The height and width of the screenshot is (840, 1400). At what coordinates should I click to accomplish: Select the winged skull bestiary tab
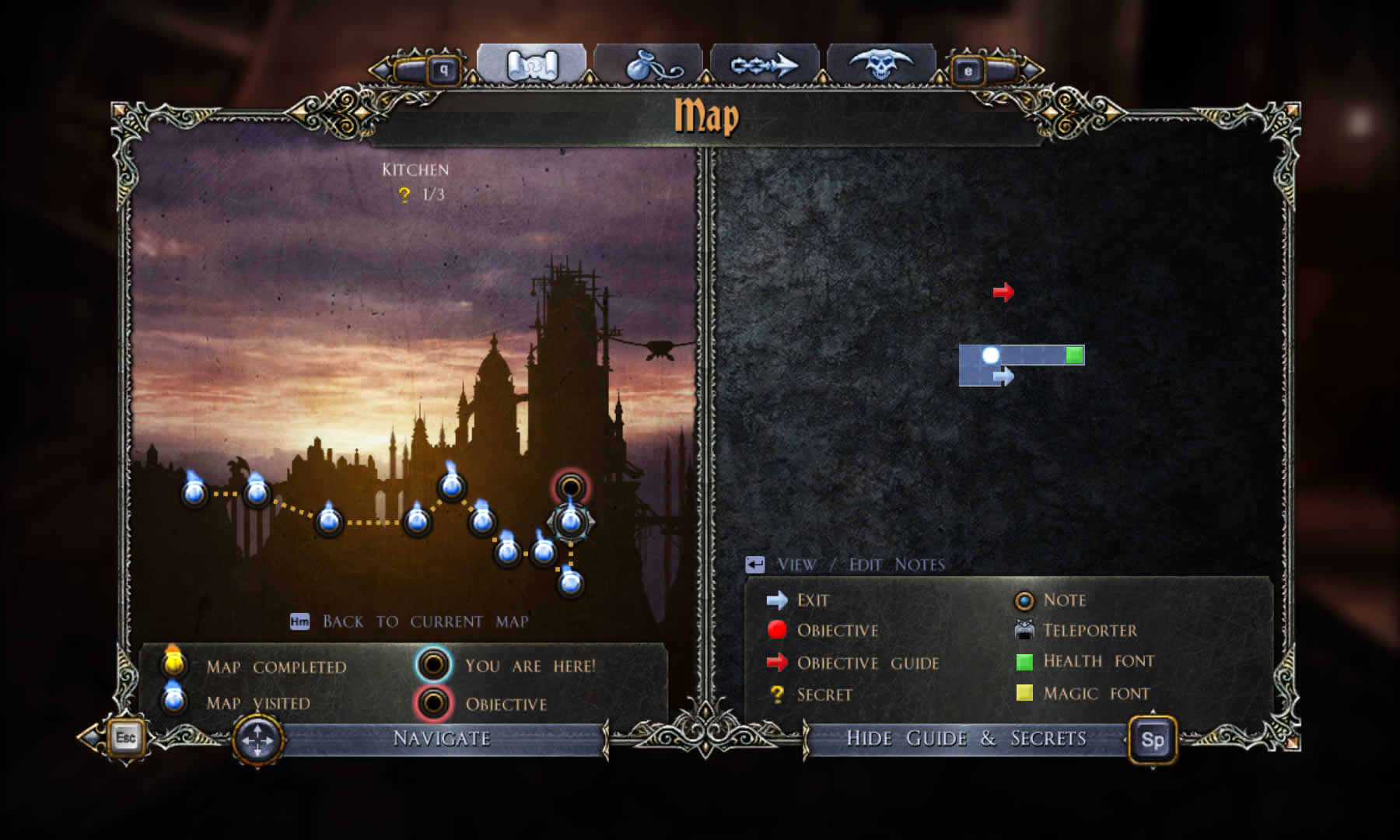880,65
